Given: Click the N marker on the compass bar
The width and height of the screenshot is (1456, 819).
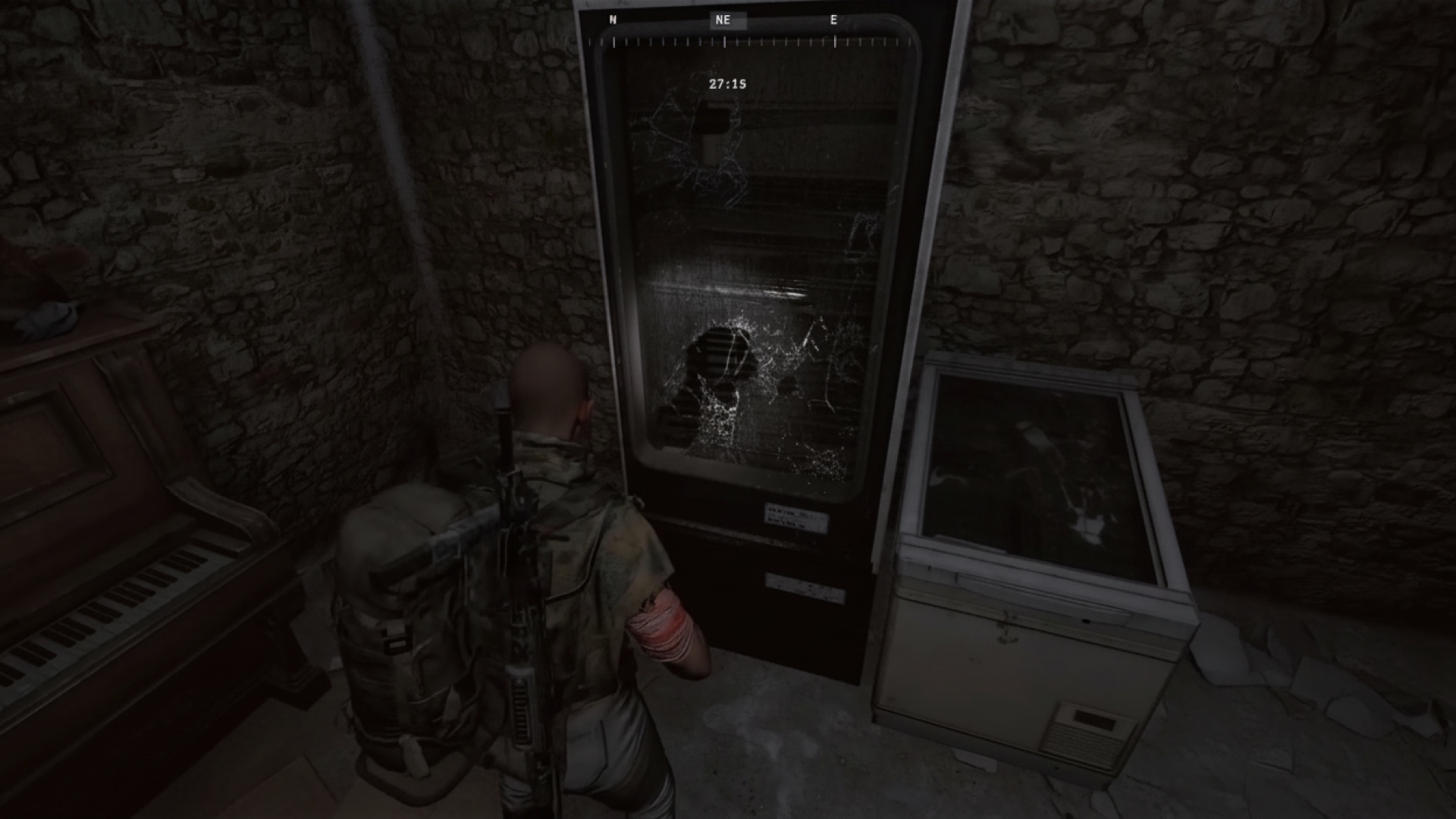Looking at the screenshot, I should (x=611, y=20).
